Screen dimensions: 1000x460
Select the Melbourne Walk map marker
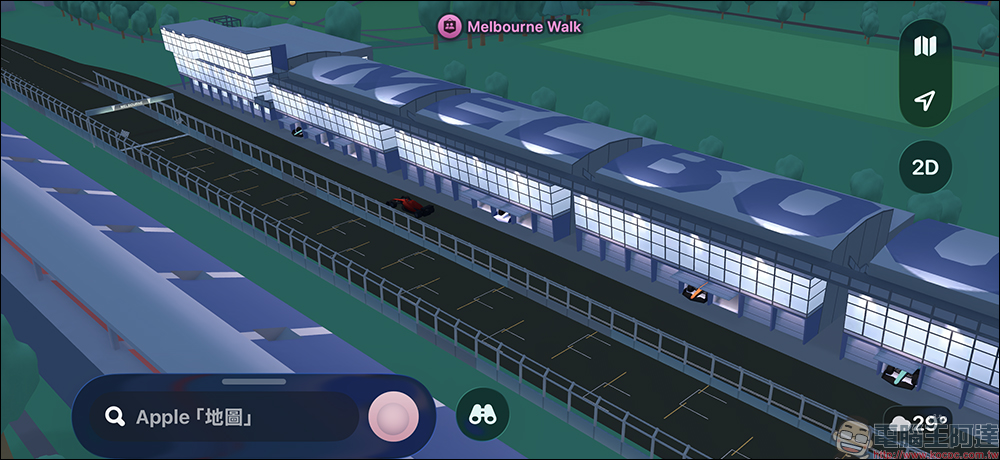[x=449, y=27]
